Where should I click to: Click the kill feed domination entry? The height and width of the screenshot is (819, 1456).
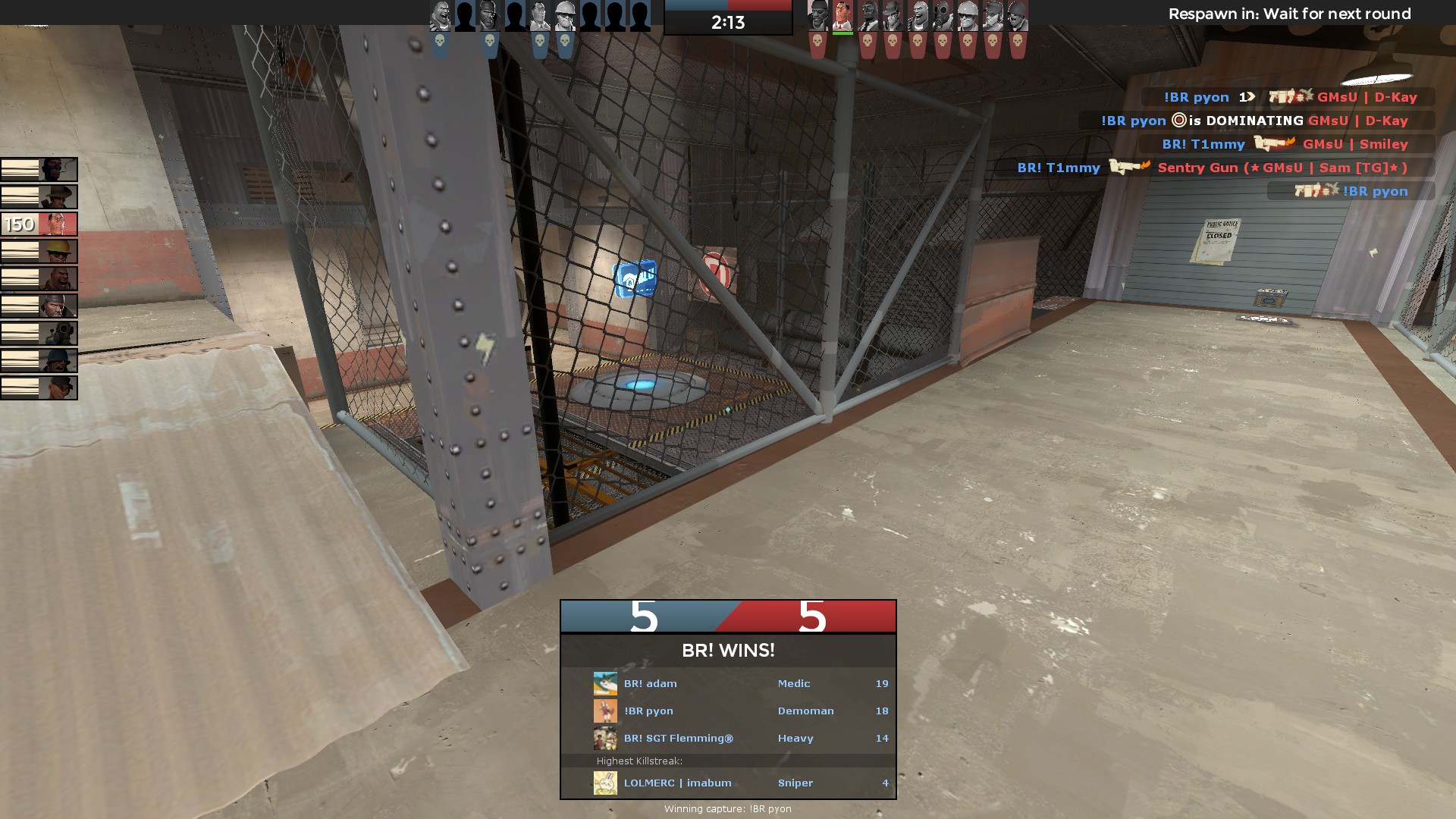(1256, 121)
